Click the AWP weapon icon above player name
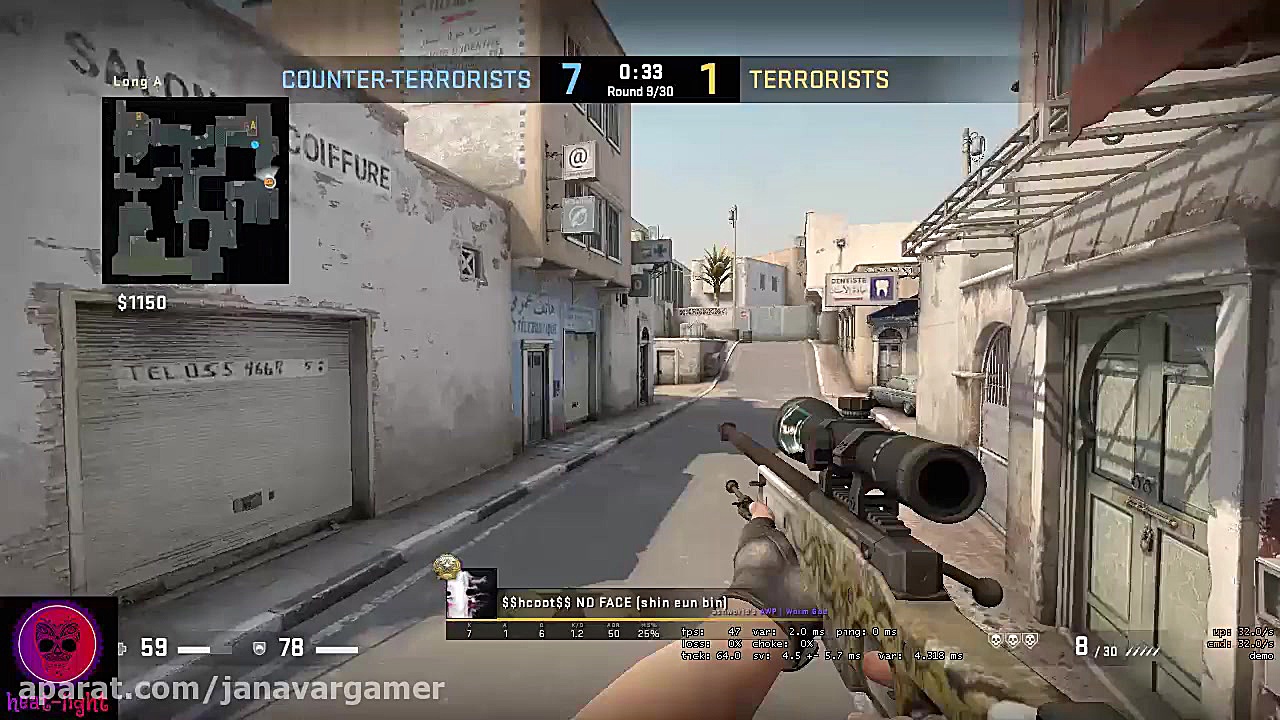Viewport: 1280px width, 720px height. 767,611
